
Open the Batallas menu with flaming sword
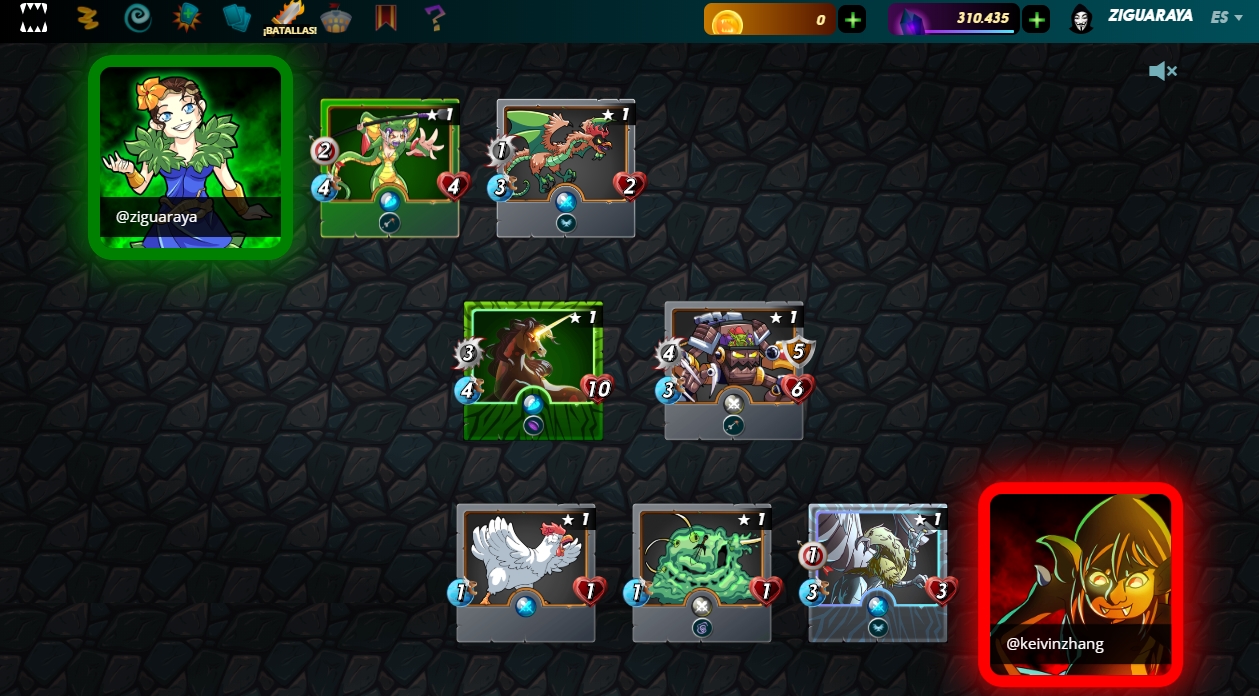click(290, 19)
